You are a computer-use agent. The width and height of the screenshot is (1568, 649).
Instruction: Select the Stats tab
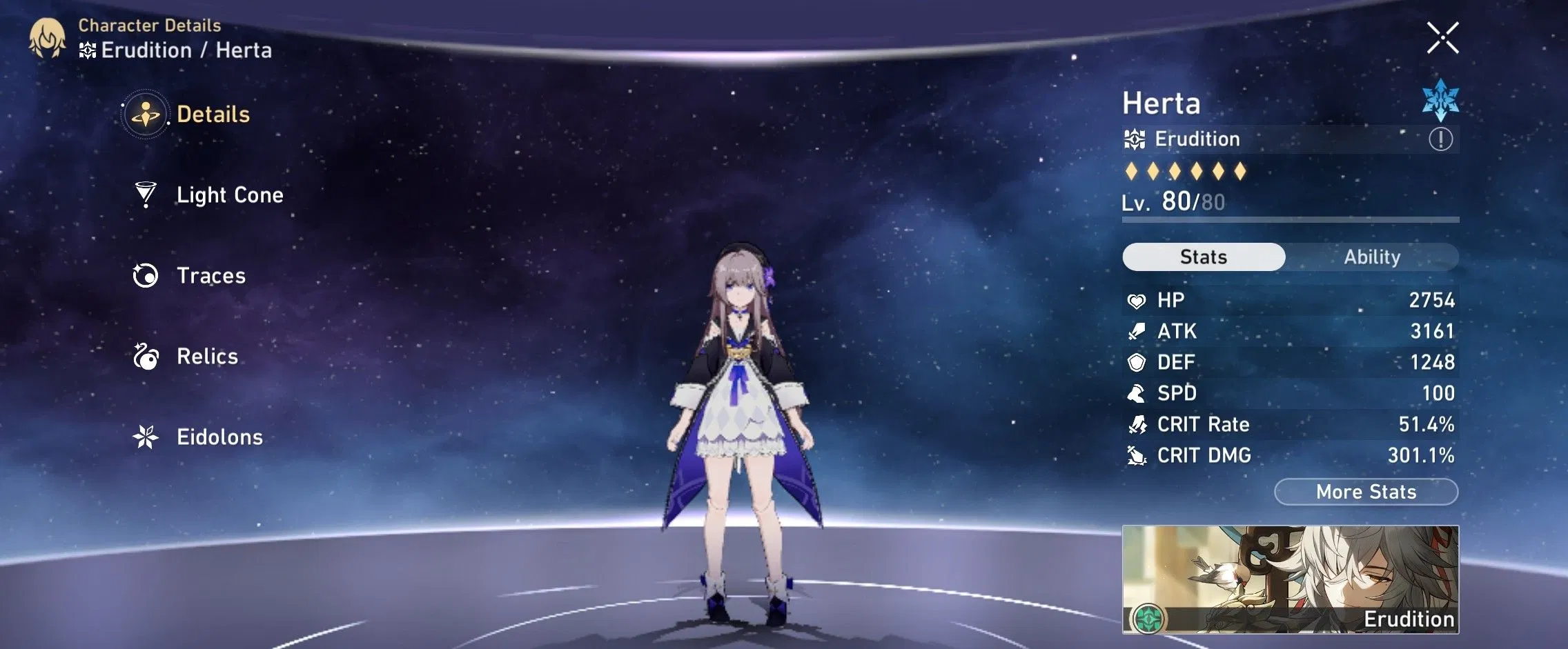click(x=1203, y=257)
